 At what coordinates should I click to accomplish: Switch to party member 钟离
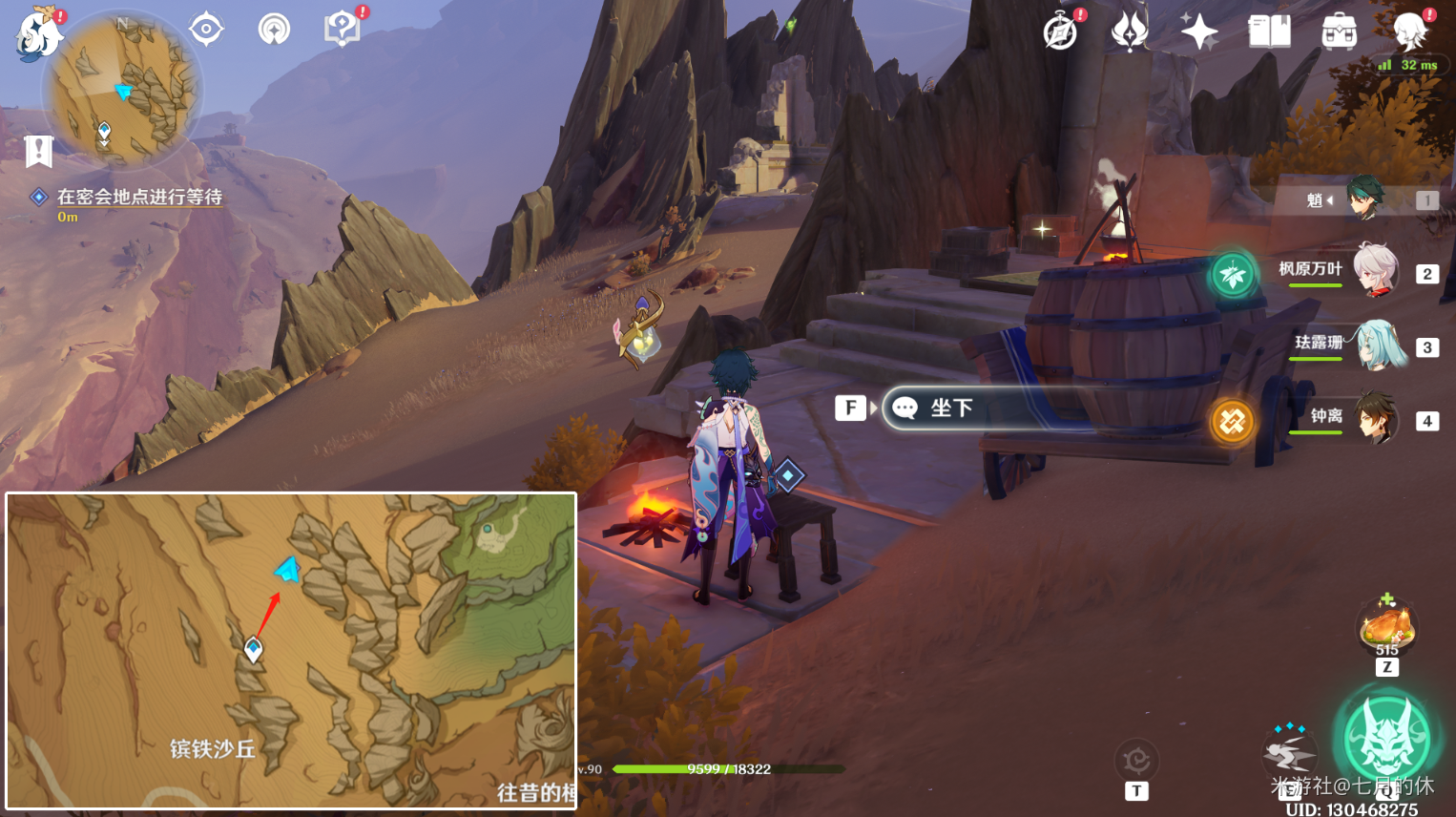coord(1375,418)
